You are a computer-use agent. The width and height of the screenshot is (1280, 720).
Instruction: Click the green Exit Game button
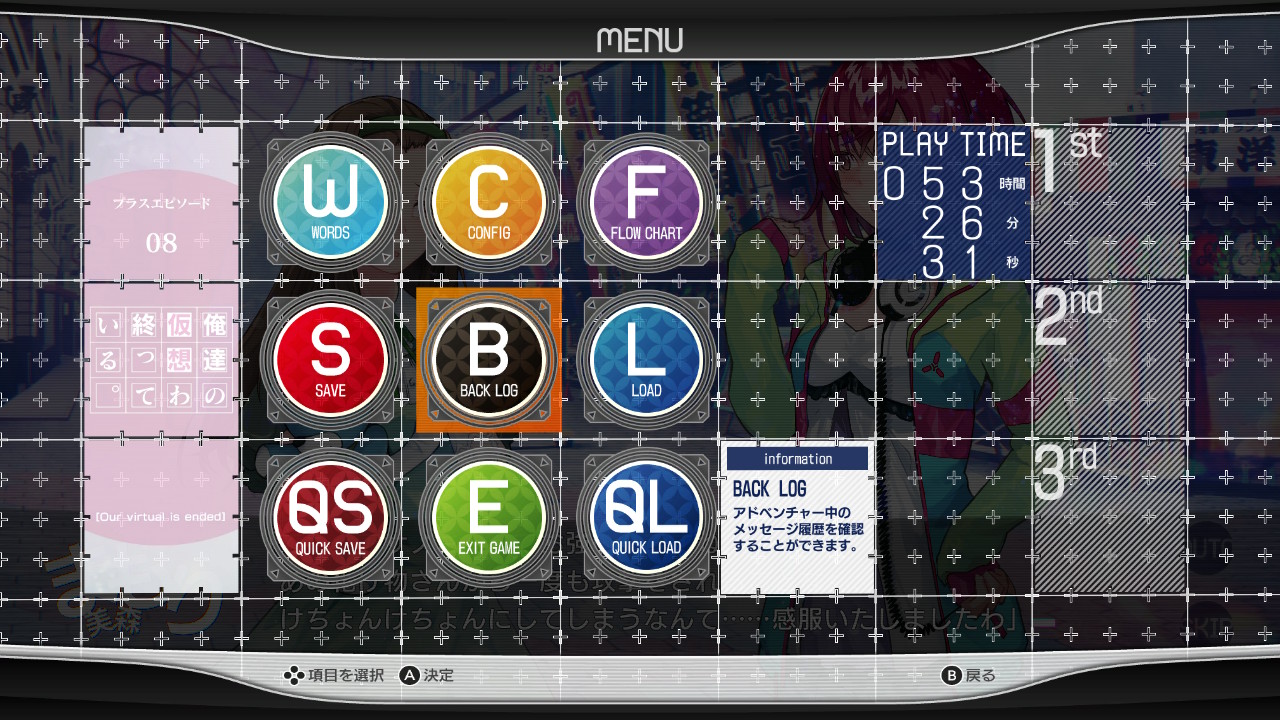click(489, 518)
